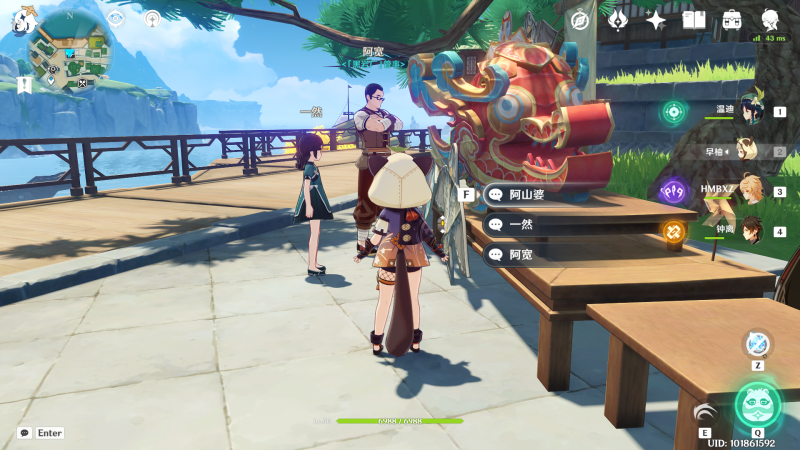Open the Paimon menu
Image resolution: width=800 pixels, height=450 pixels.
(x=24, y=17)
